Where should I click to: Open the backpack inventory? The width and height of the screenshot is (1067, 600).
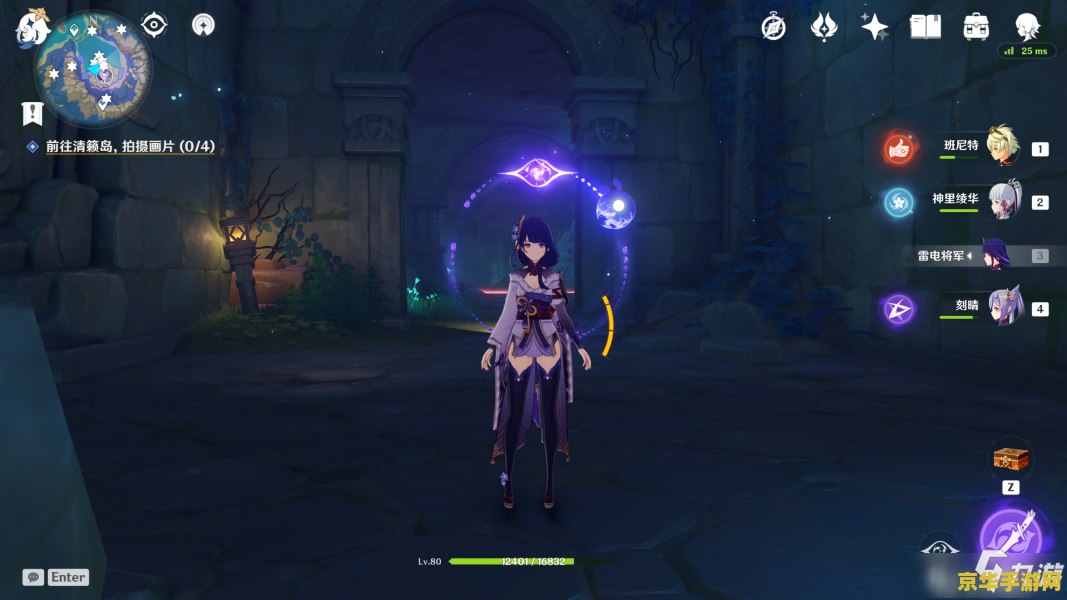(976, 27)
